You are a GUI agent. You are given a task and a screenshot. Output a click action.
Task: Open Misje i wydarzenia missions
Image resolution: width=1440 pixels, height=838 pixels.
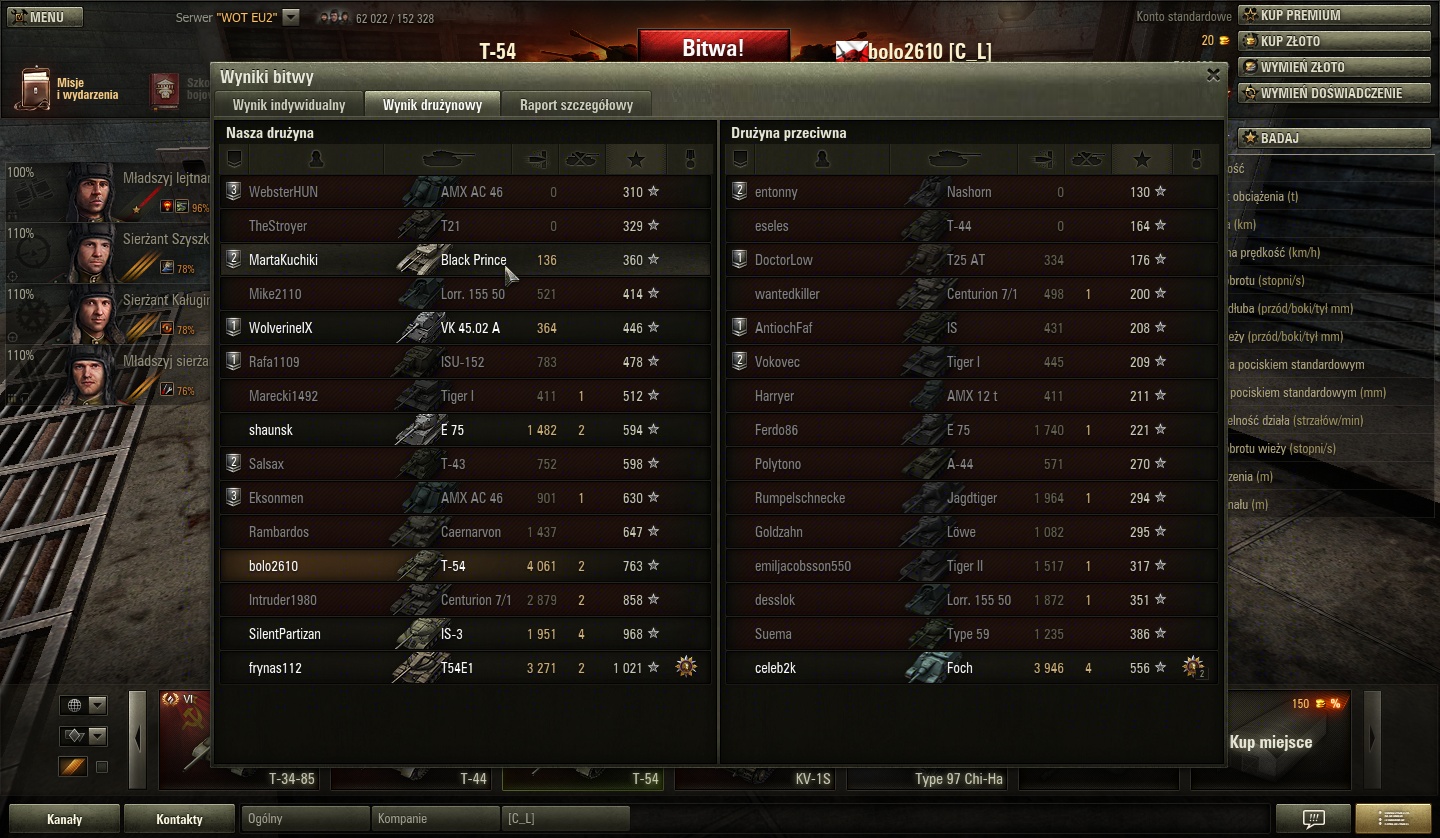(x=68, y=89)
